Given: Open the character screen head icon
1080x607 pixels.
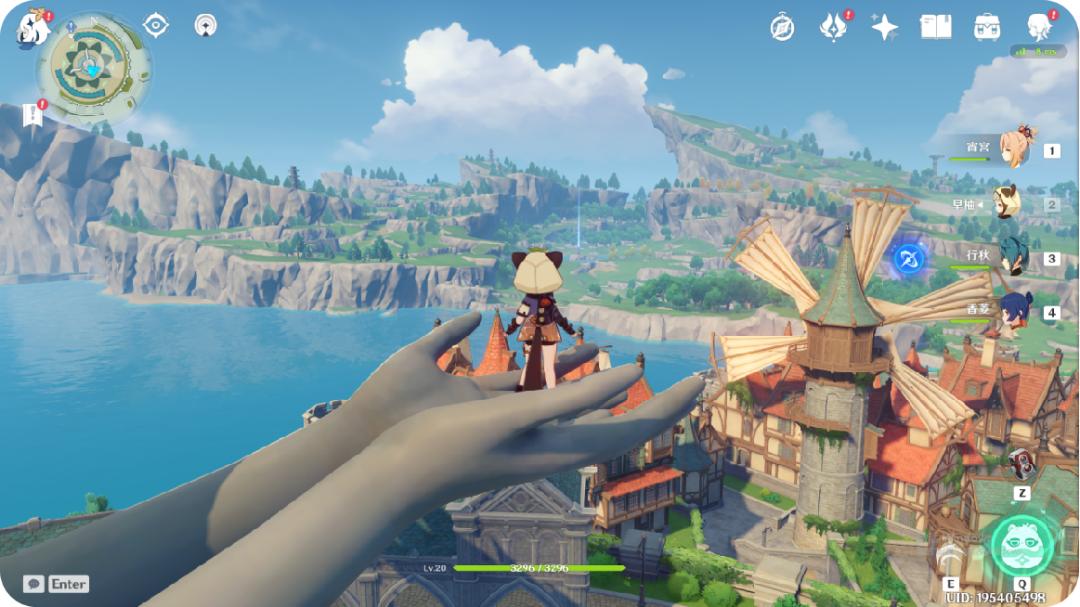Looking at the screenshot, I should [x=1040, y=27].
